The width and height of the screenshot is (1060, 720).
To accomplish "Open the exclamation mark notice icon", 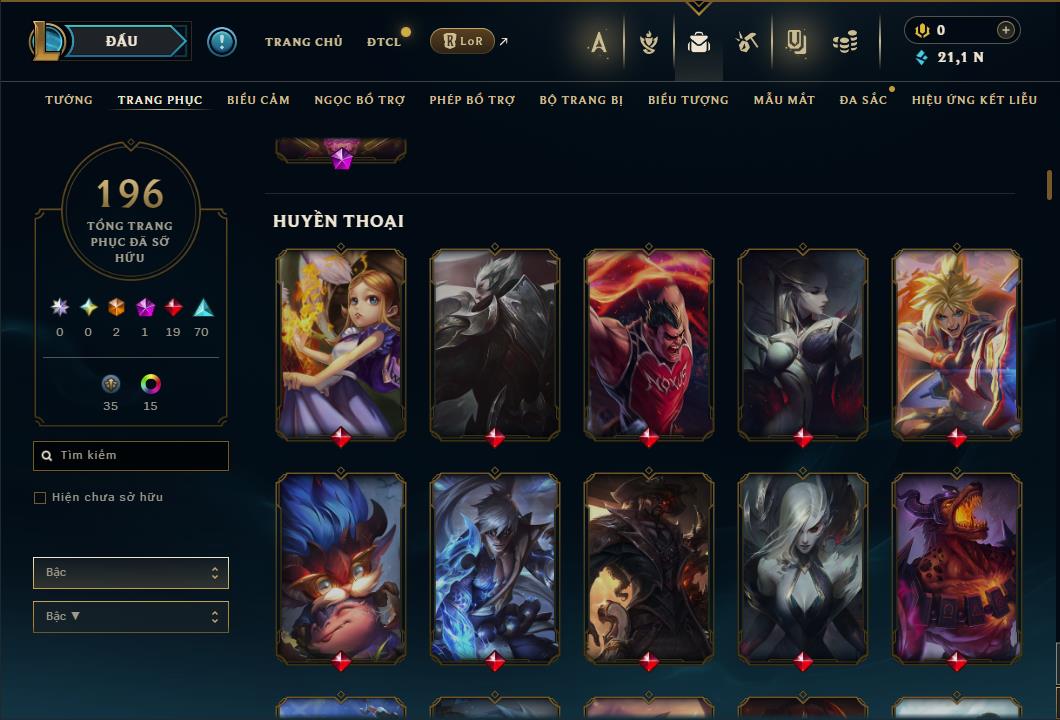I will 222,42.
